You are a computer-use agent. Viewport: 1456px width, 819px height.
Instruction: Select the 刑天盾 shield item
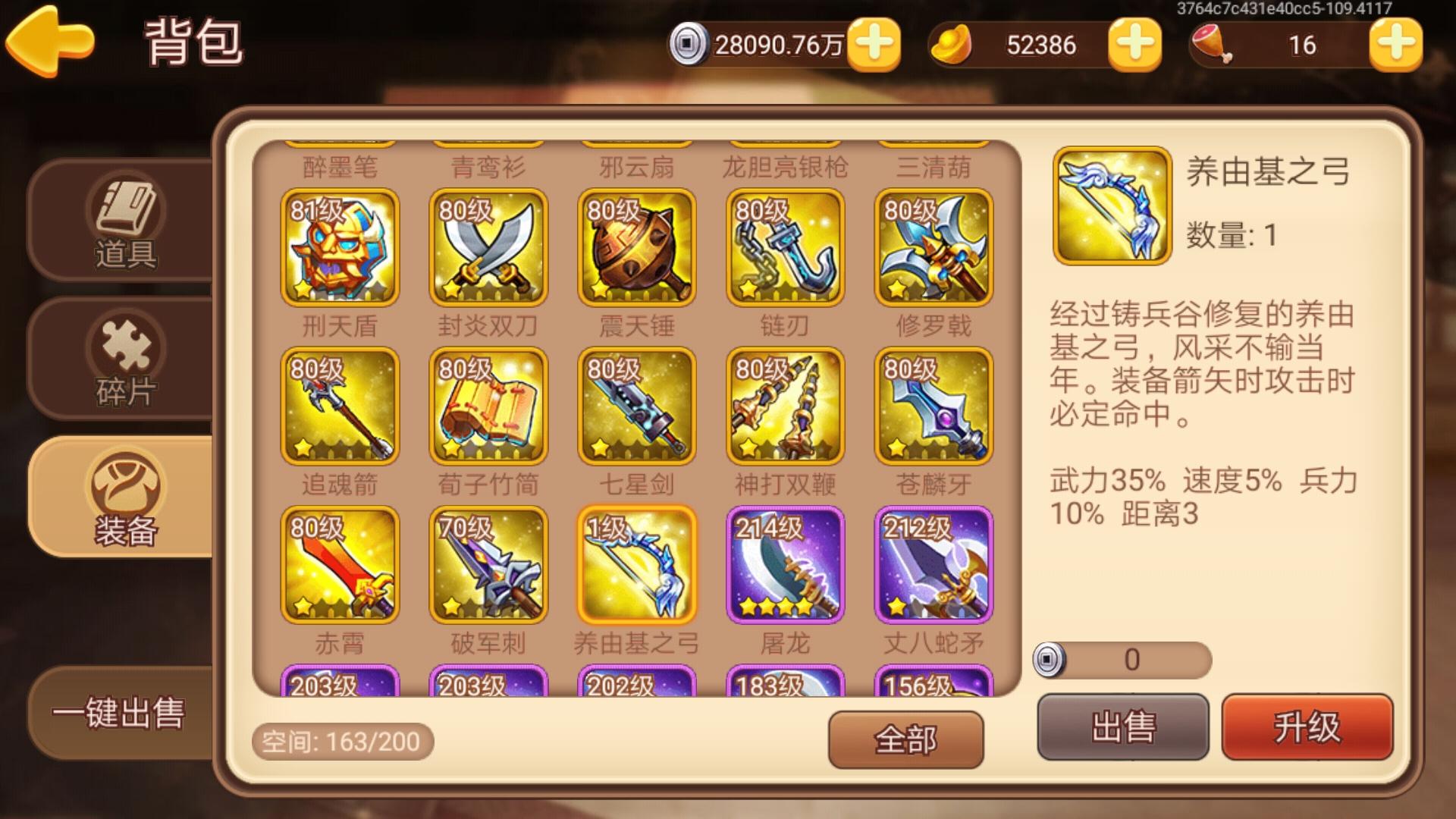pos(339,248)
